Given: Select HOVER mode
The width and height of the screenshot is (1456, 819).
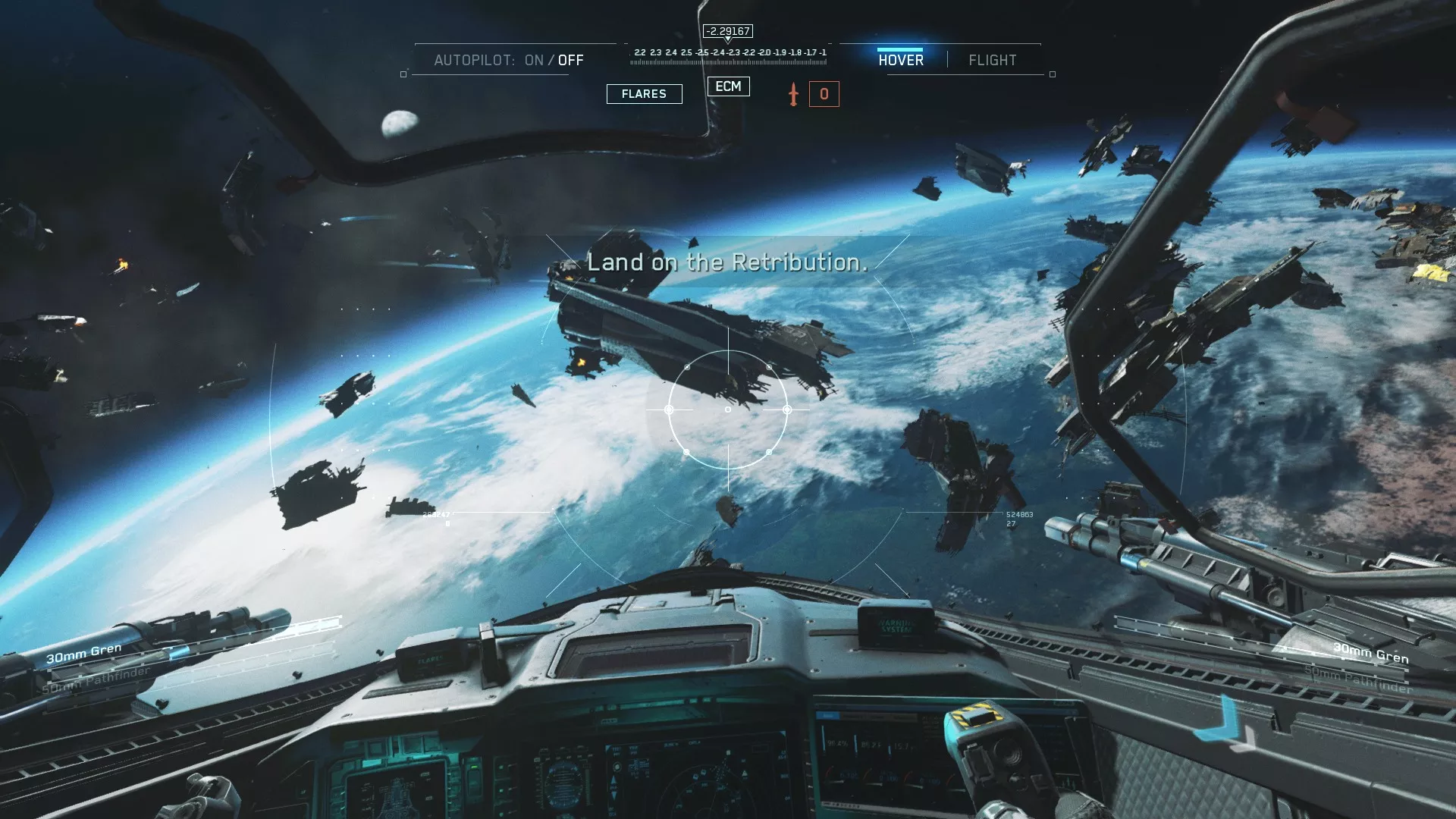Looking at the screenshot, I should 901,60.
